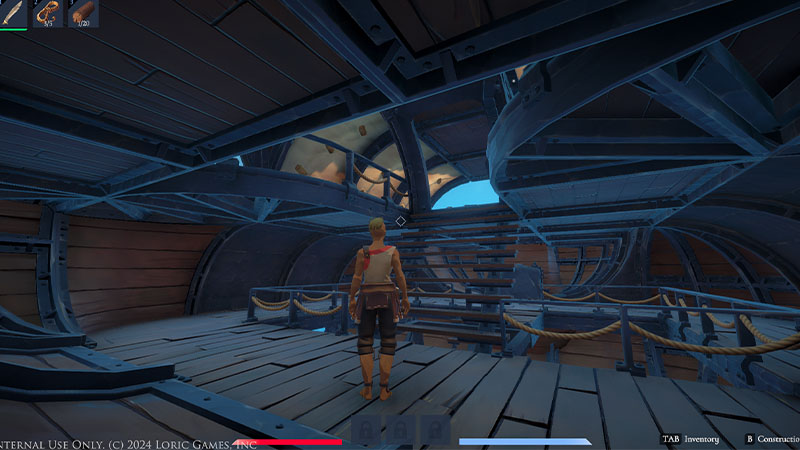Choose the wood log hotbar slot

(83, 13)
